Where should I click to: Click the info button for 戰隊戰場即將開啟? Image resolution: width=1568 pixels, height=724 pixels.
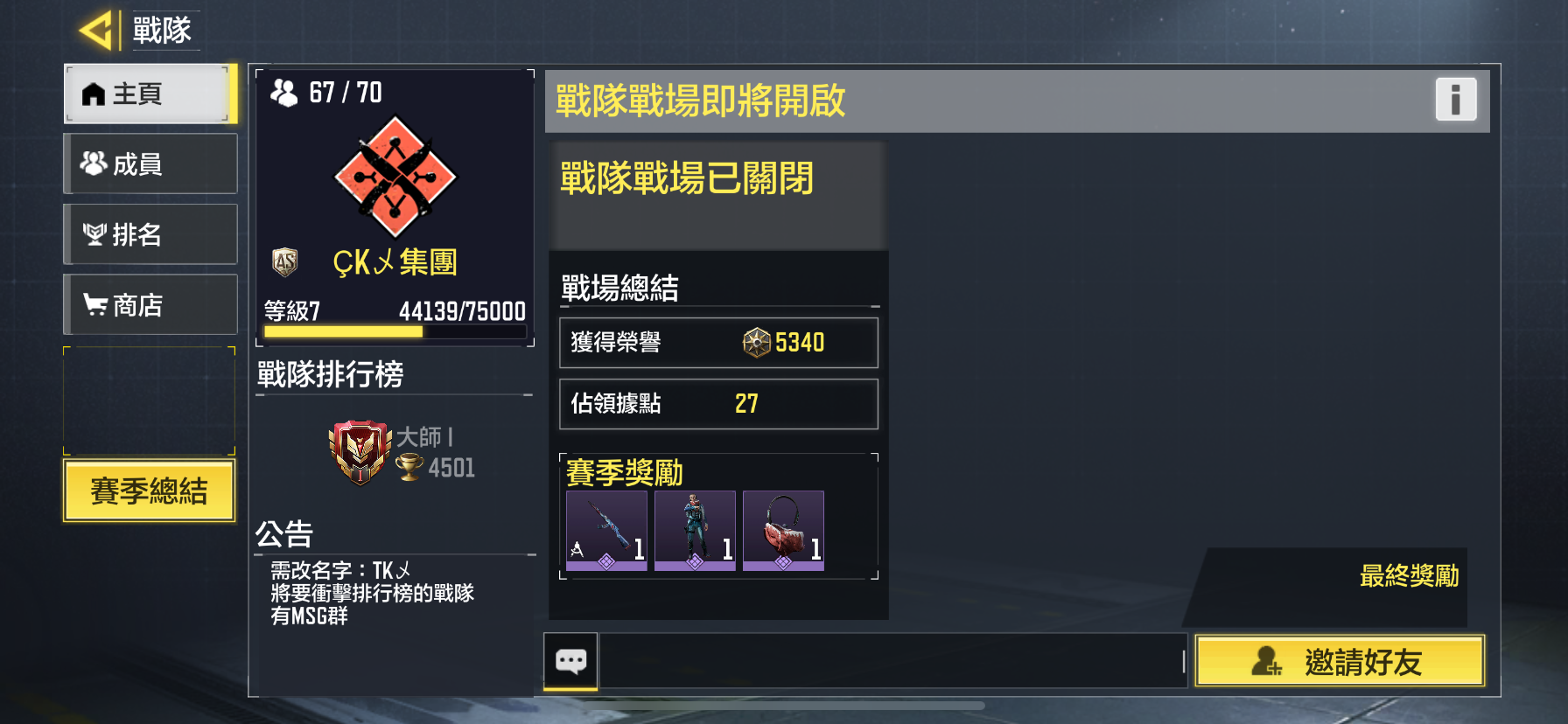[x=1455, y=101]
